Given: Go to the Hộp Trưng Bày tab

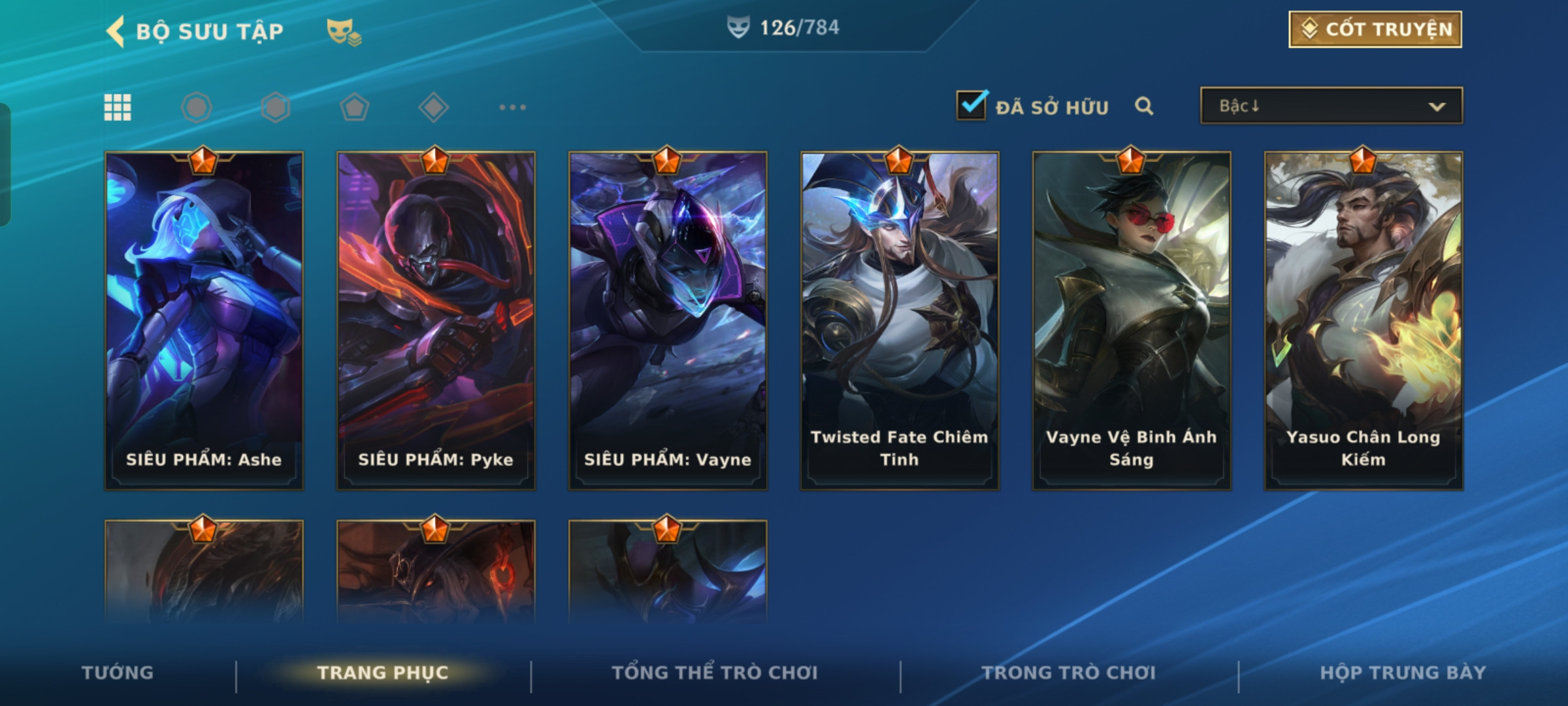Looking at the screenshot, I should [x=1403, y=673].
